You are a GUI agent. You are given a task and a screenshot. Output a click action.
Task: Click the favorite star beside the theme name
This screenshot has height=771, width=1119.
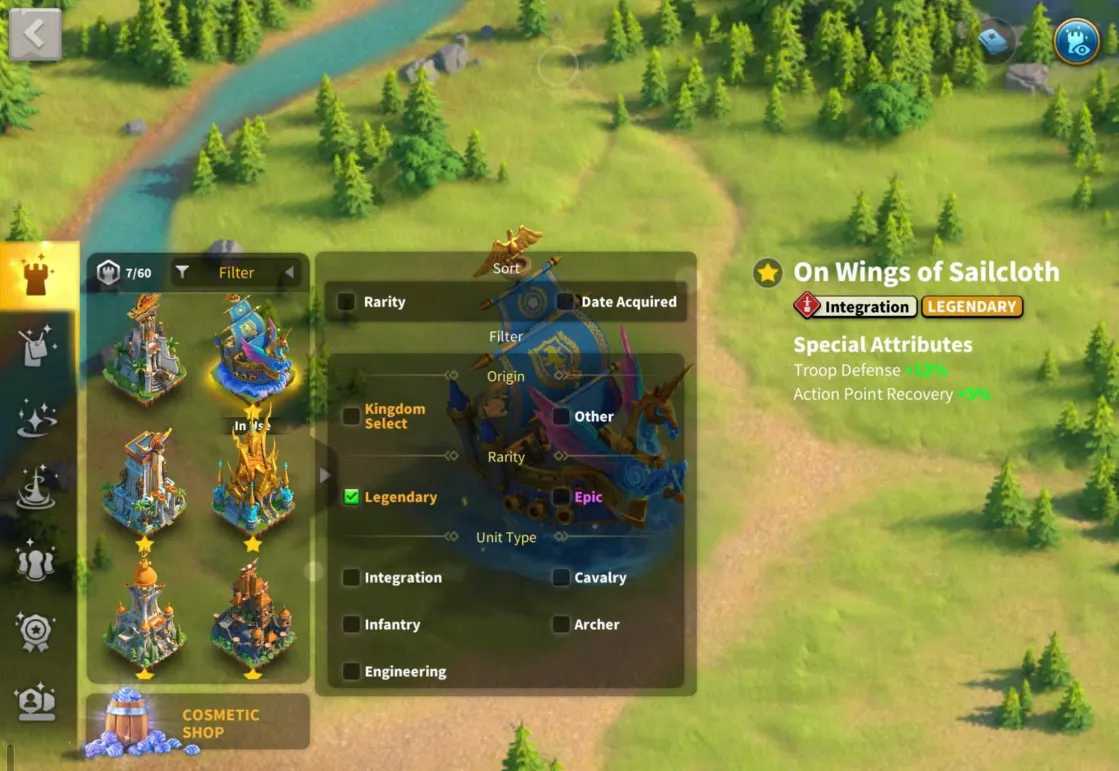768,273
